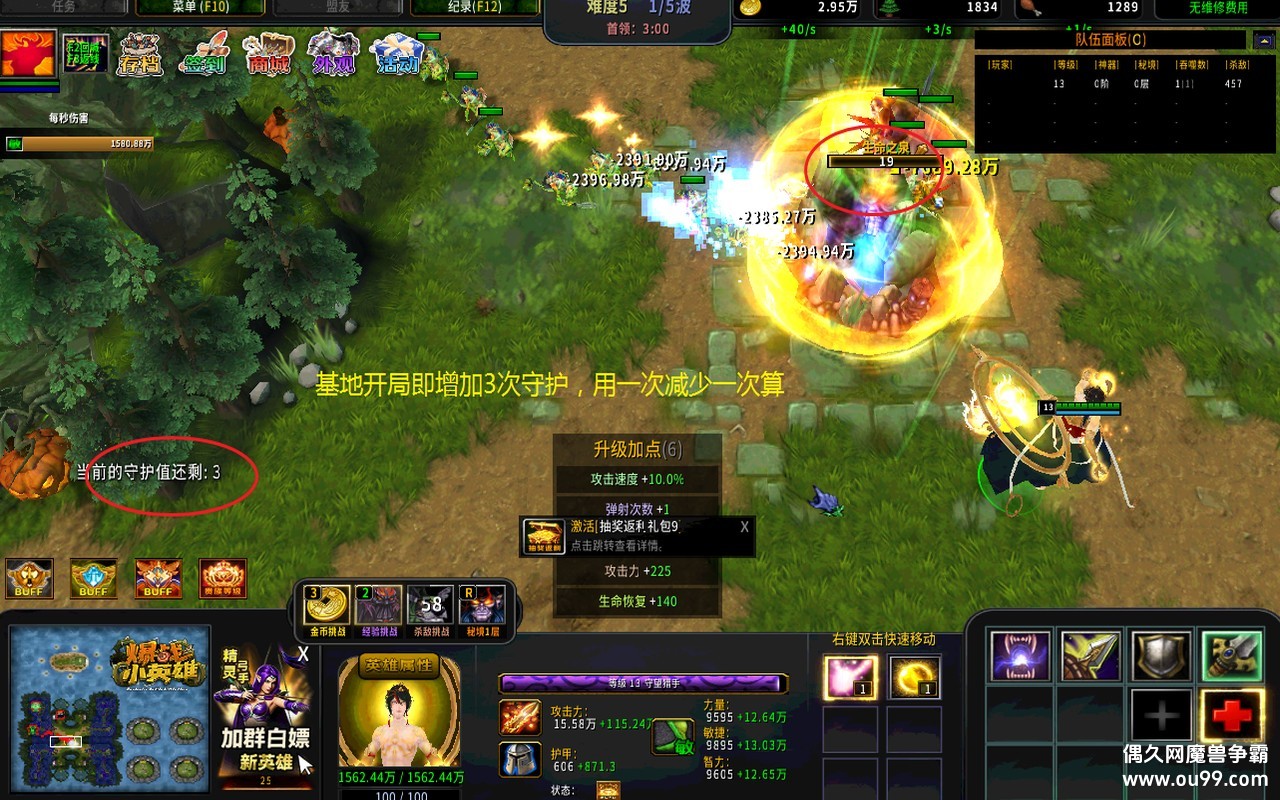Click the minimap

tap(110, 707)
